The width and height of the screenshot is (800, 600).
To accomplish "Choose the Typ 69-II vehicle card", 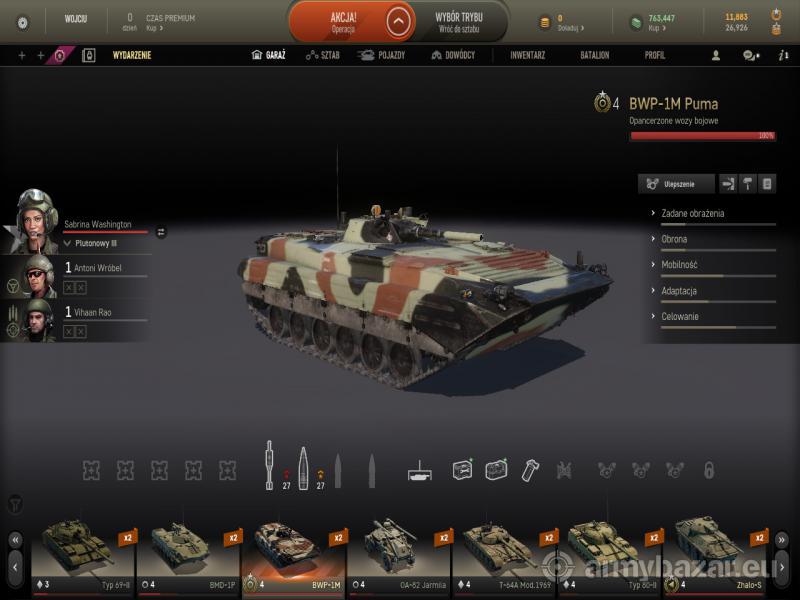I will pyautogui.click(x=85, y=557).
